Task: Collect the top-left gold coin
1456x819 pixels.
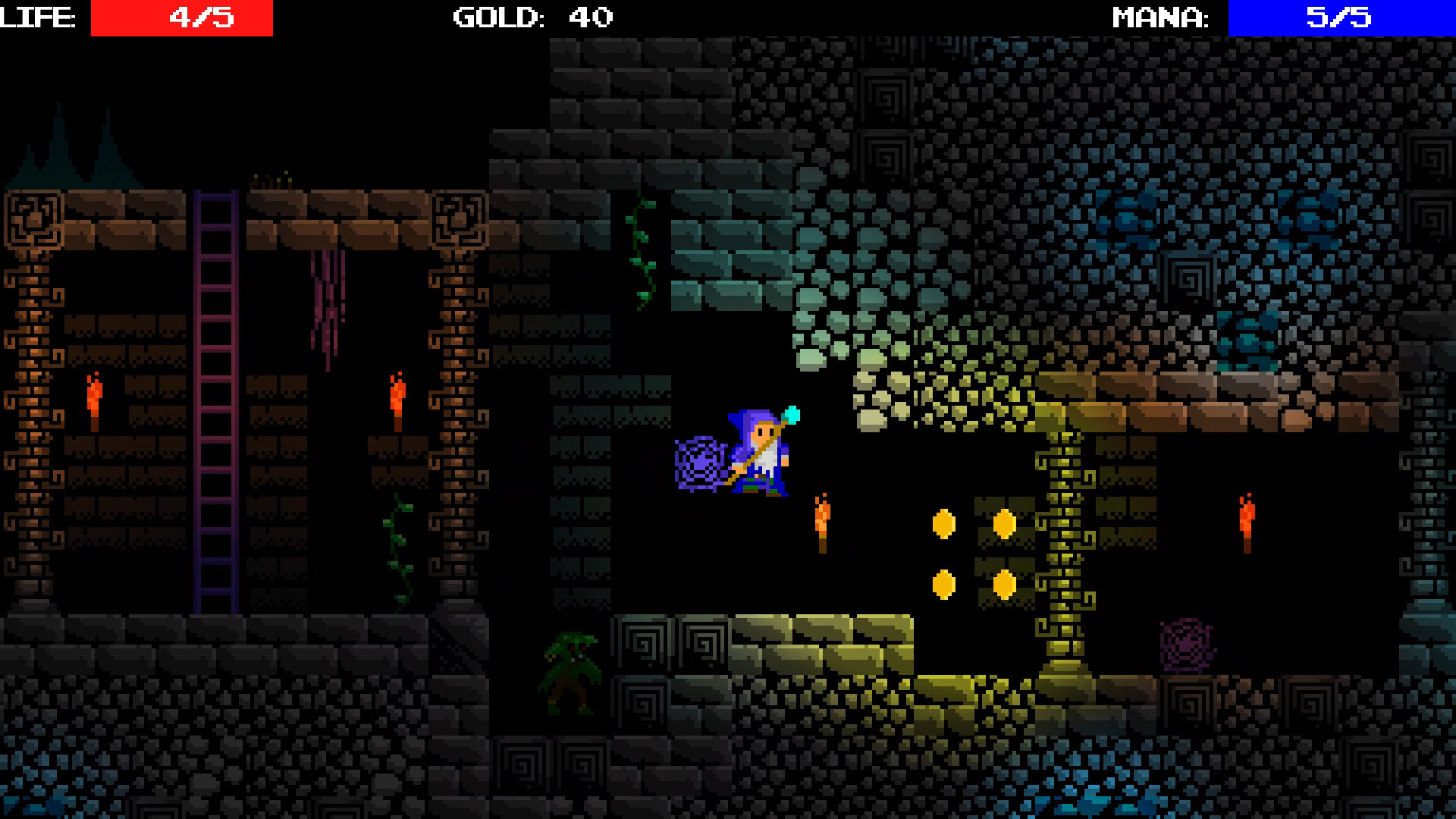Action: [943, 523]
